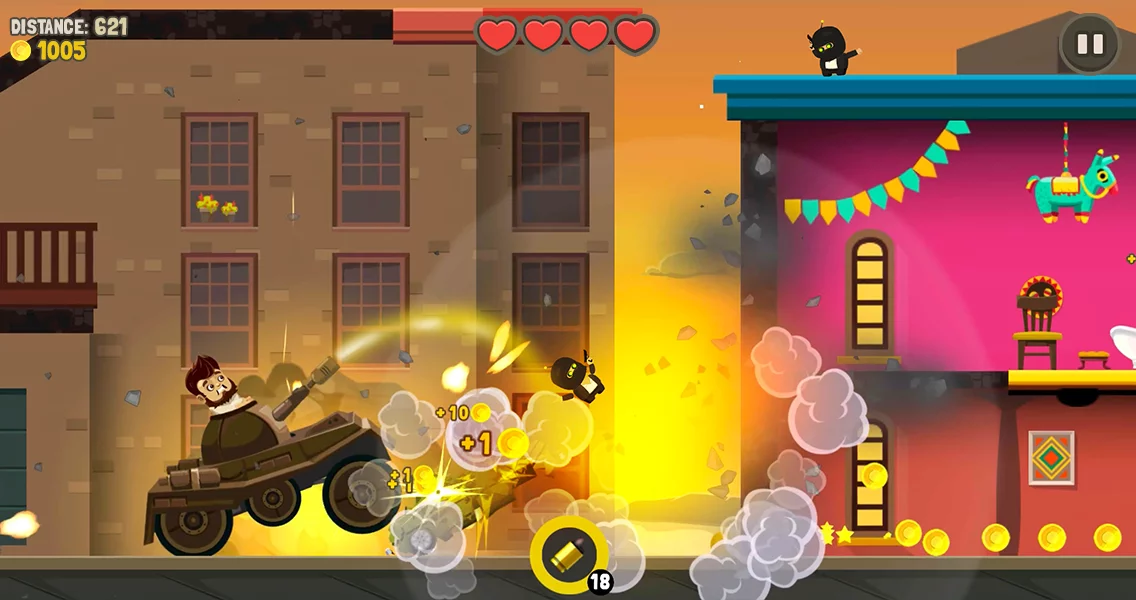1136x600 pixels.
Task: Pause the game with the pause button
Action: (1089, 44)
